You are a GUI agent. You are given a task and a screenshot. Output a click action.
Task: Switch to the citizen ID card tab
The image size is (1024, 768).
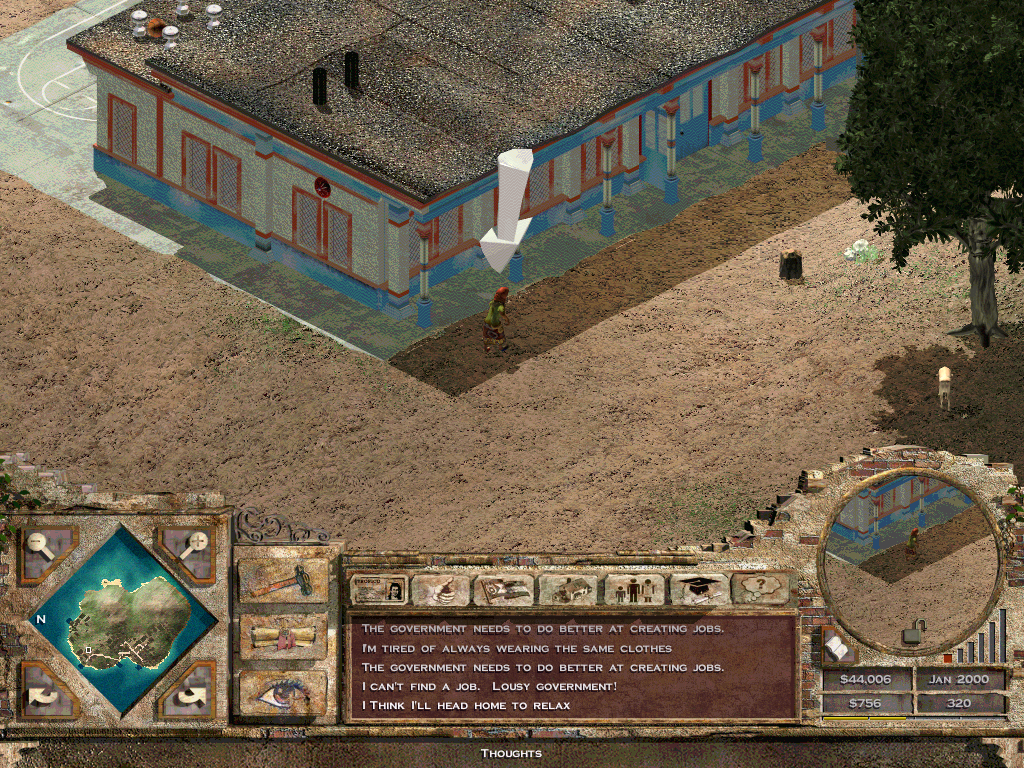[x=379, y=590]
